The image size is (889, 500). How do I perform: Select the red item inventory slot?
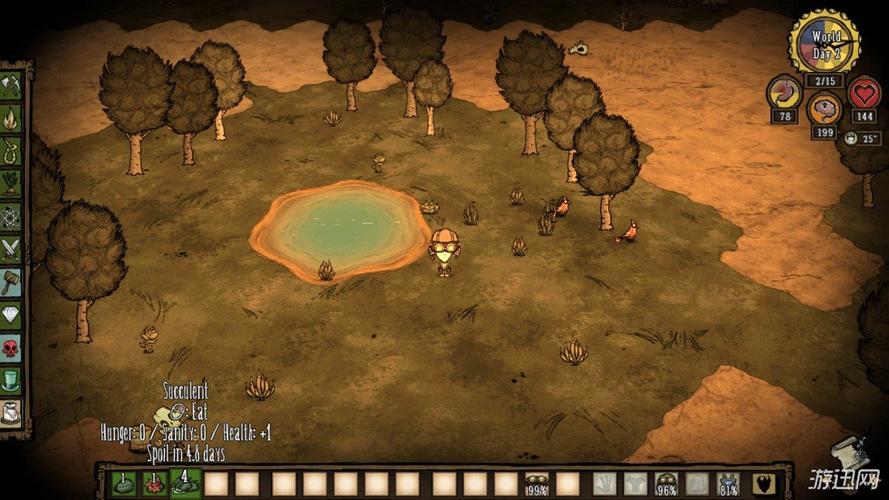[x=154, y=484]
